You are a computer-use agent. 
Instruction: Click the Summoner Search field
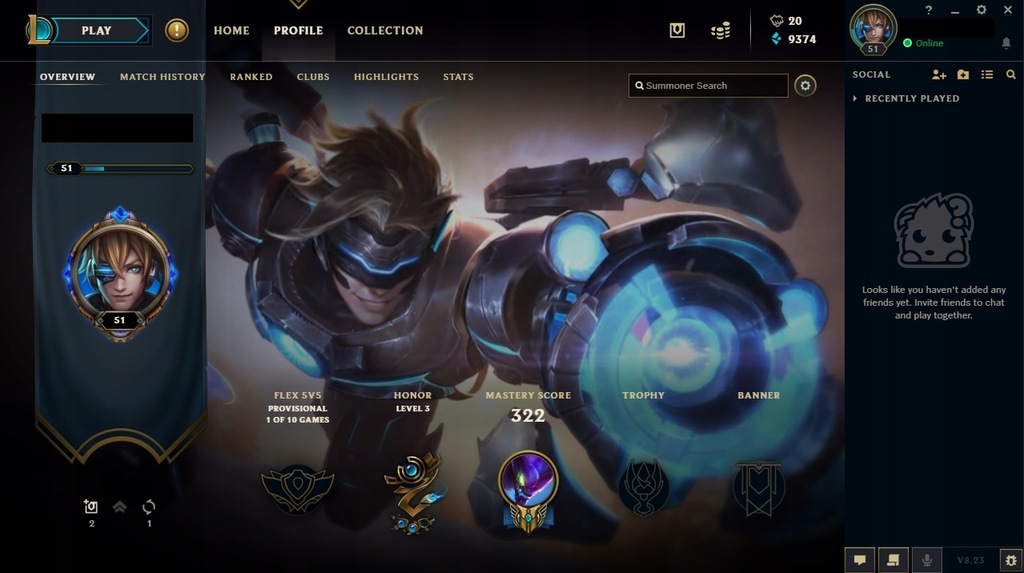(708, 86)
